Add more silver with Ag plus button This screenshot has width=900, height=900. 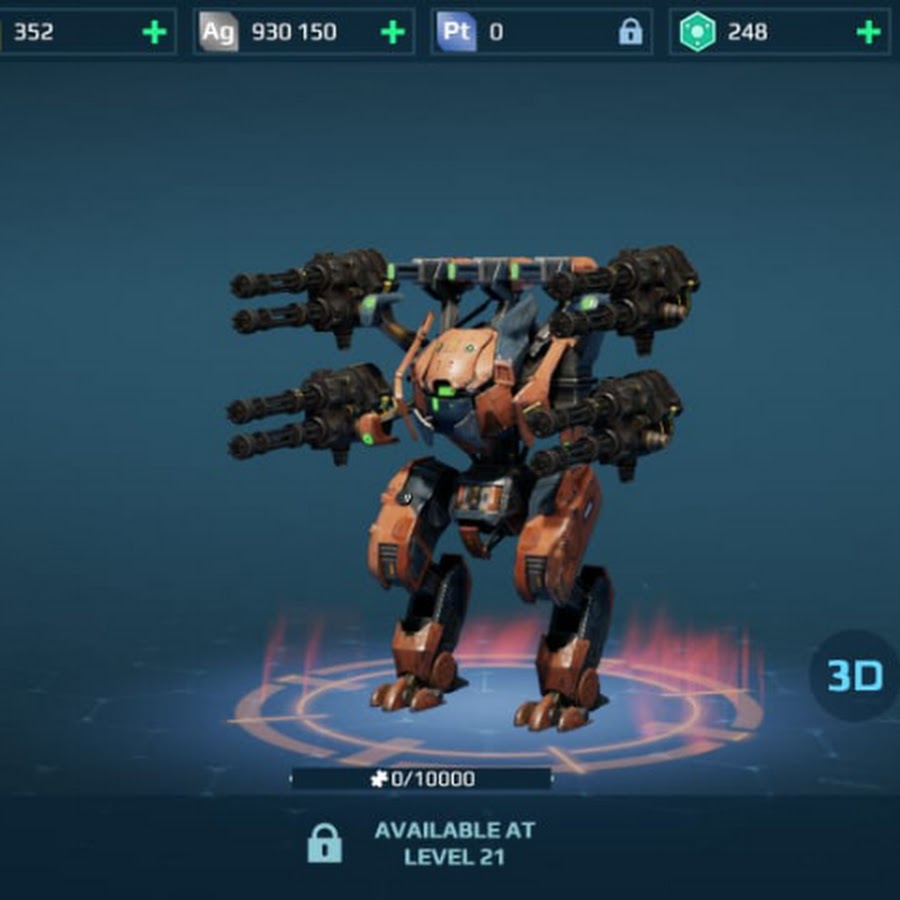393,32
